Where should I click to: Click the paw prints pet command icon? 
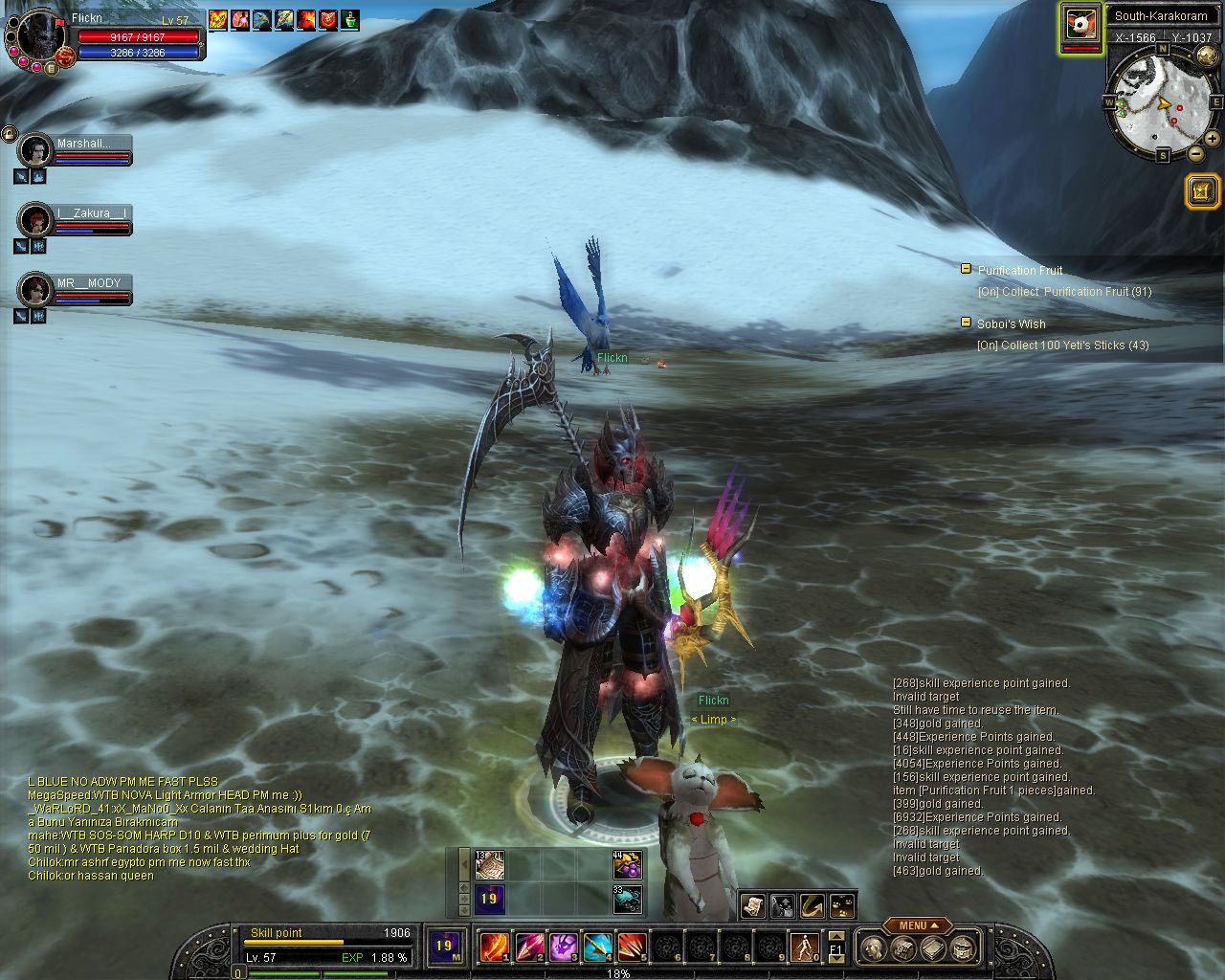tap(842, 905)
